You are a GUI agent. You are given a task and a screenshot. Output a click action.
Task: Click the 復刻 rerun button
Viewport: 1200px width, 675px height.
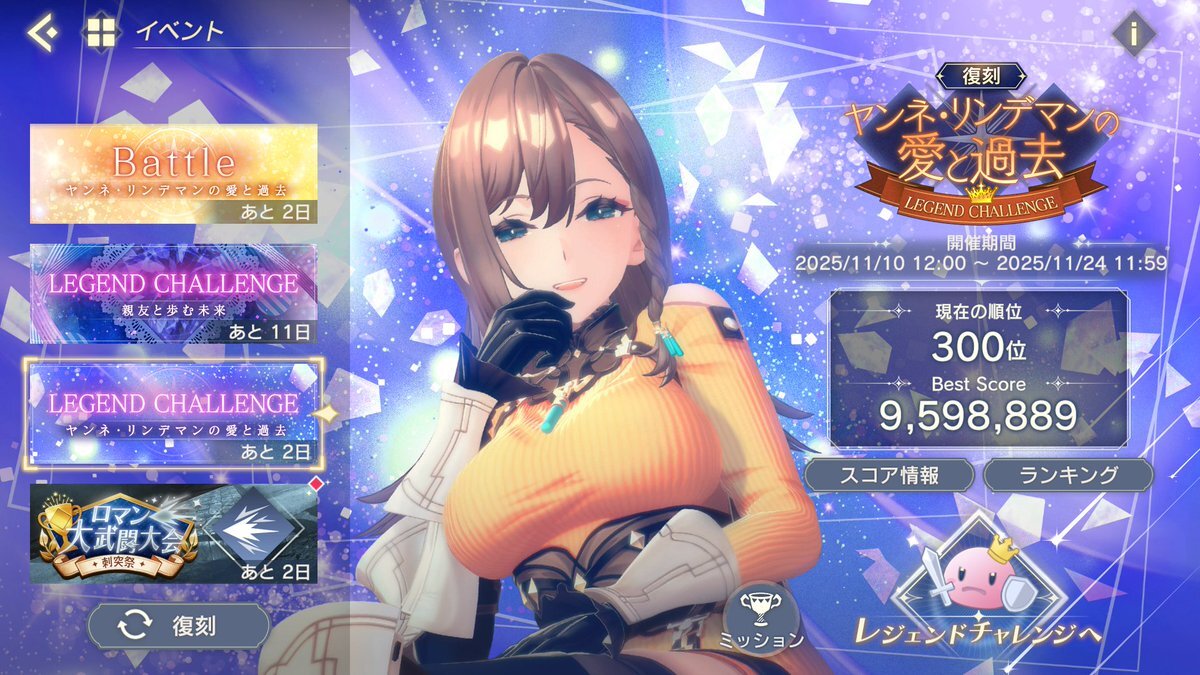click(x=179, y=626)
